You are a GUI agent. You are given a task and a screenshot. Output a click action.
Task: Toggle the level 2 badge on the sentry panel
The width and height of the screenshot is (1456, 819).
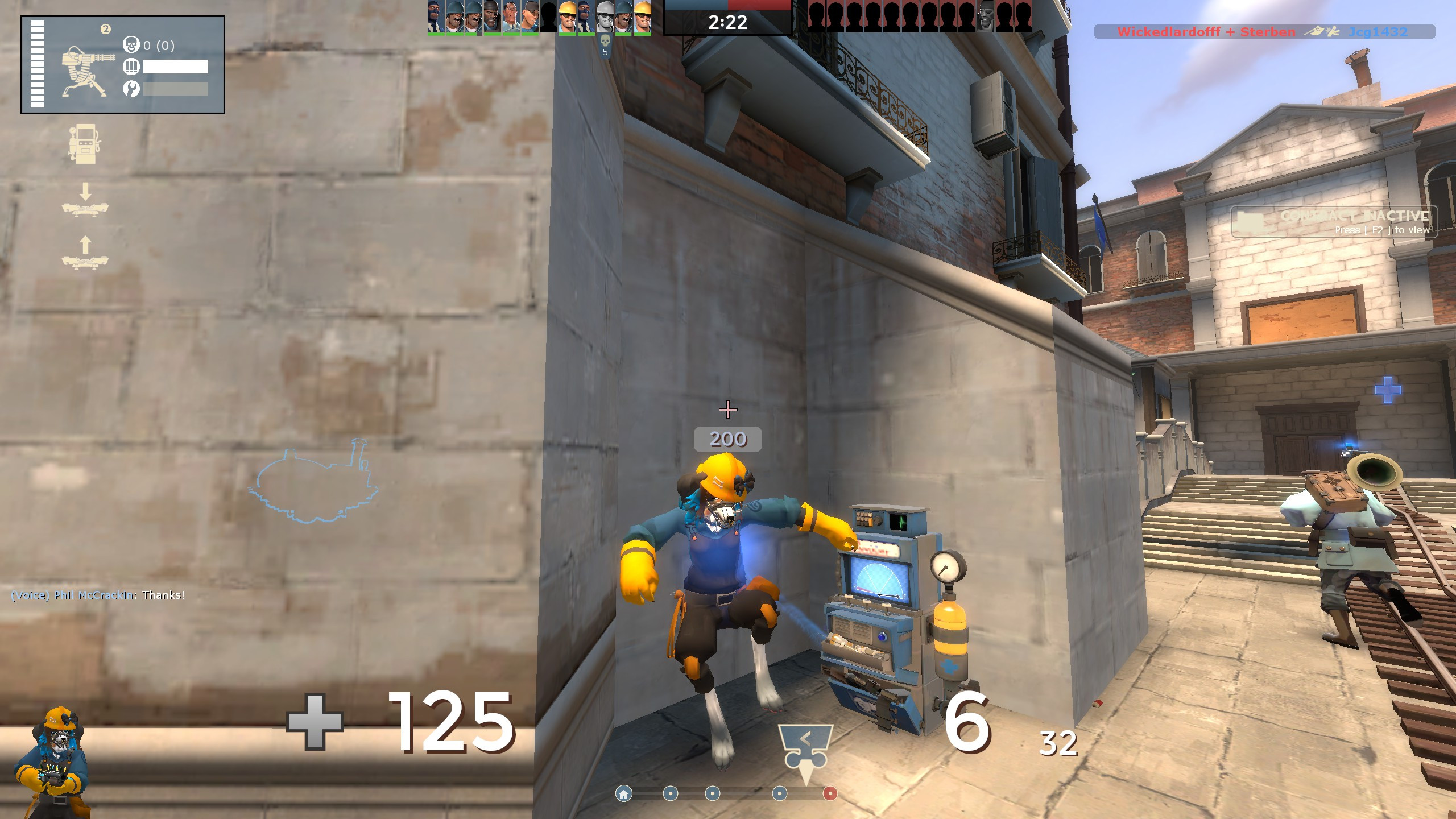click(105, 28)
